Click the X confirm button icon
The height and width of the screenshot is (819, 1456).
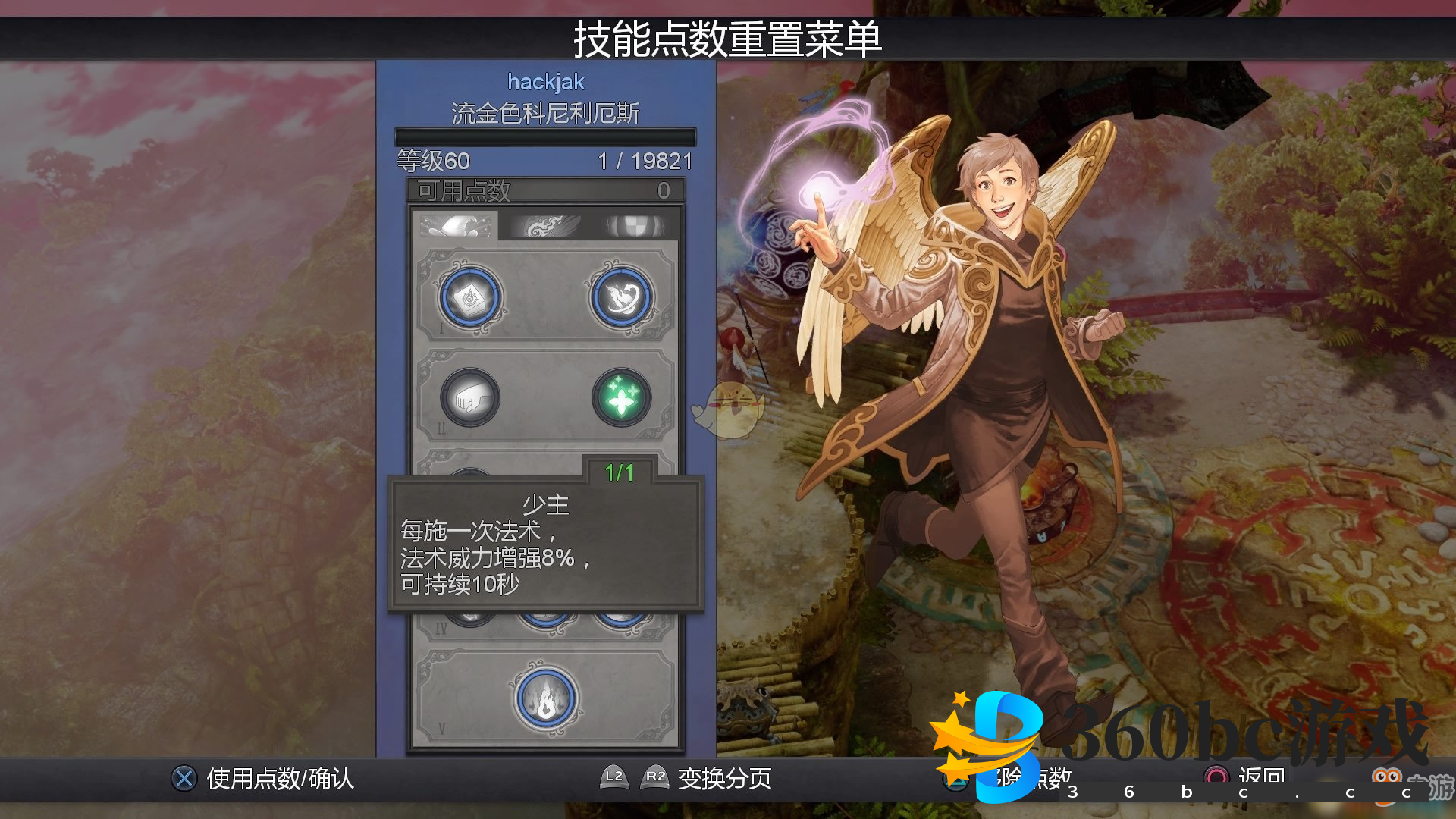(182, 778)
